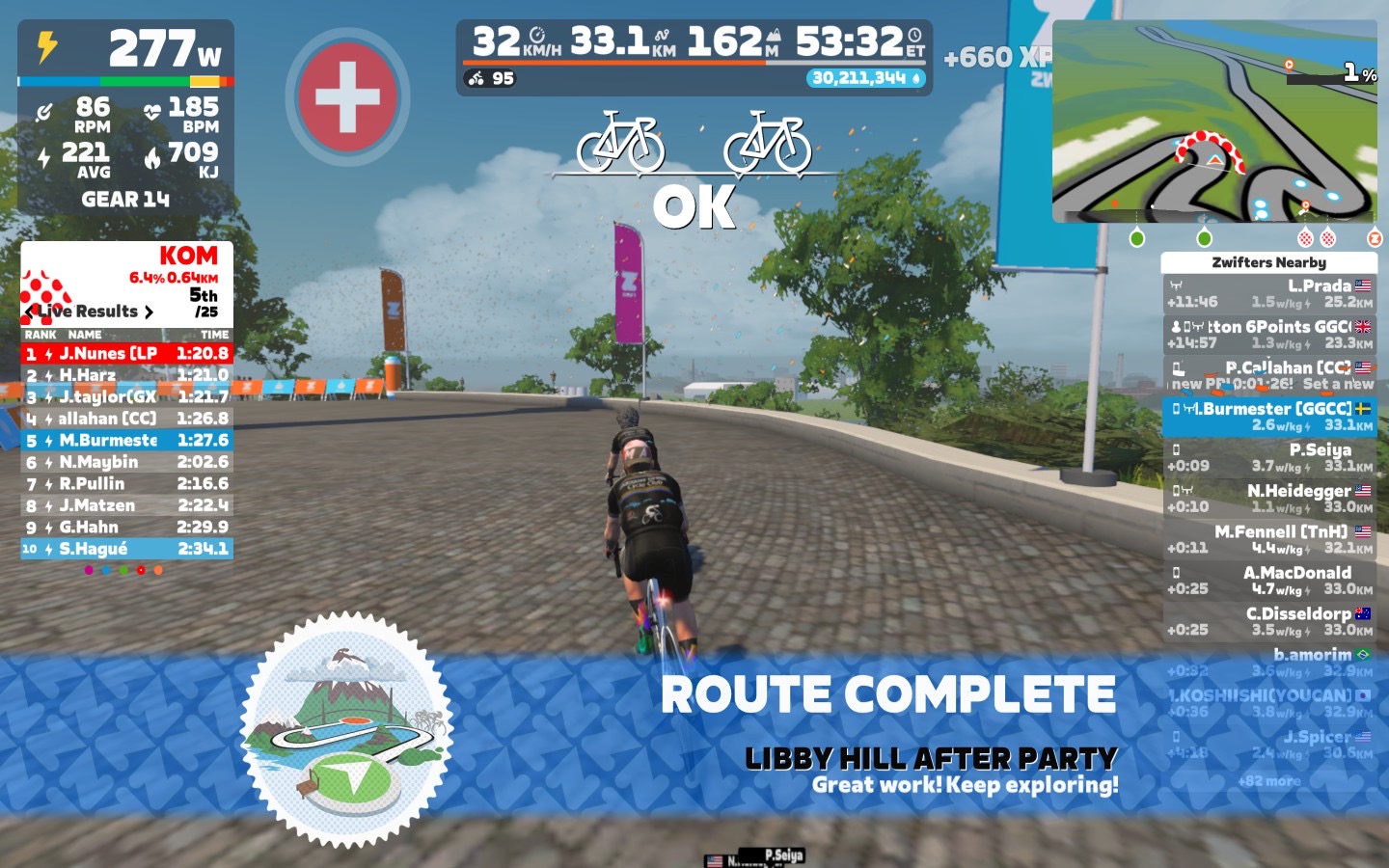Screen dimensions: 1389x868
Task: Select S.Hagué leaderboard row
Action: tap(126, 549)
